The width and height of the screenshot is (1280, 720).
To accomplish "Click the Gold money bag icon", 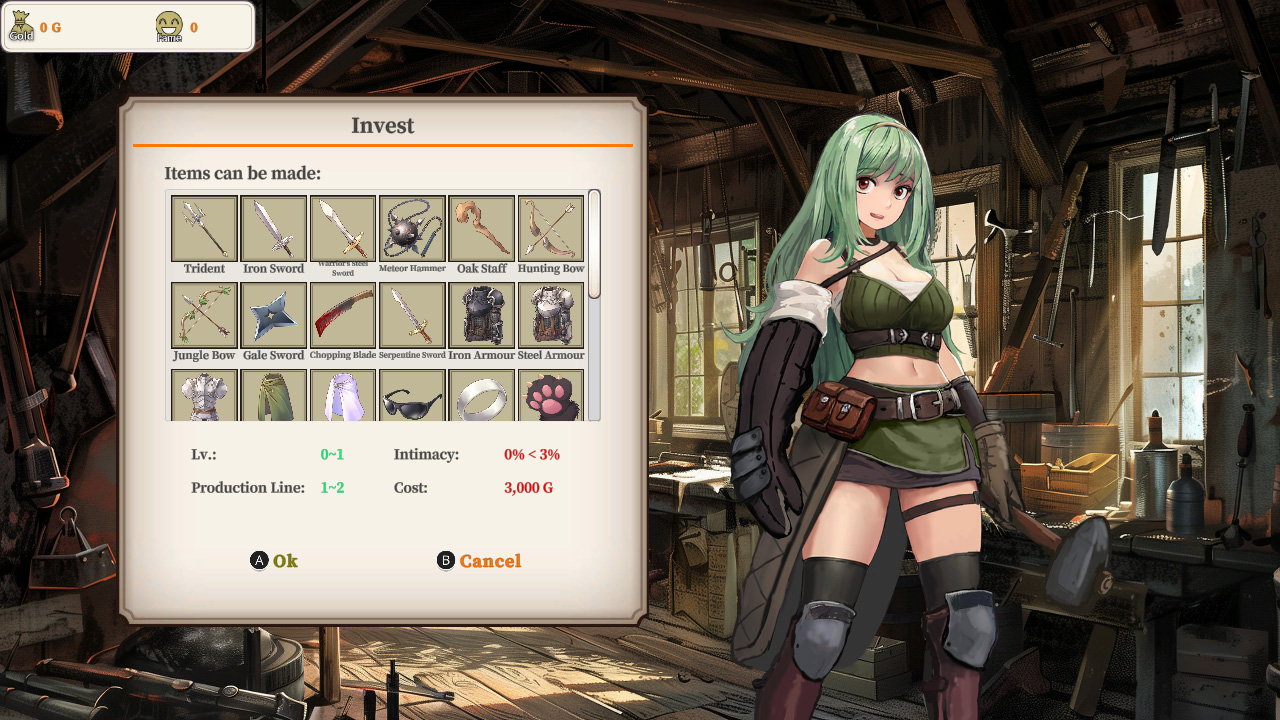I will pos(20,25).
